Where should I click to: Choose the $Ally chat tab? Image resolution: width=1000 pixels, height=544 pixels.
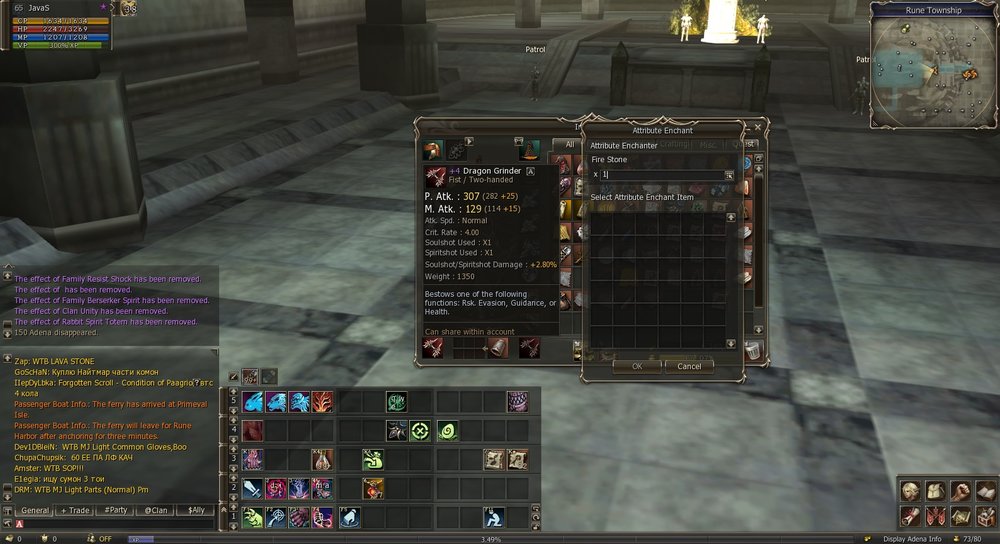pyautogui.click(x=195, y=510)
